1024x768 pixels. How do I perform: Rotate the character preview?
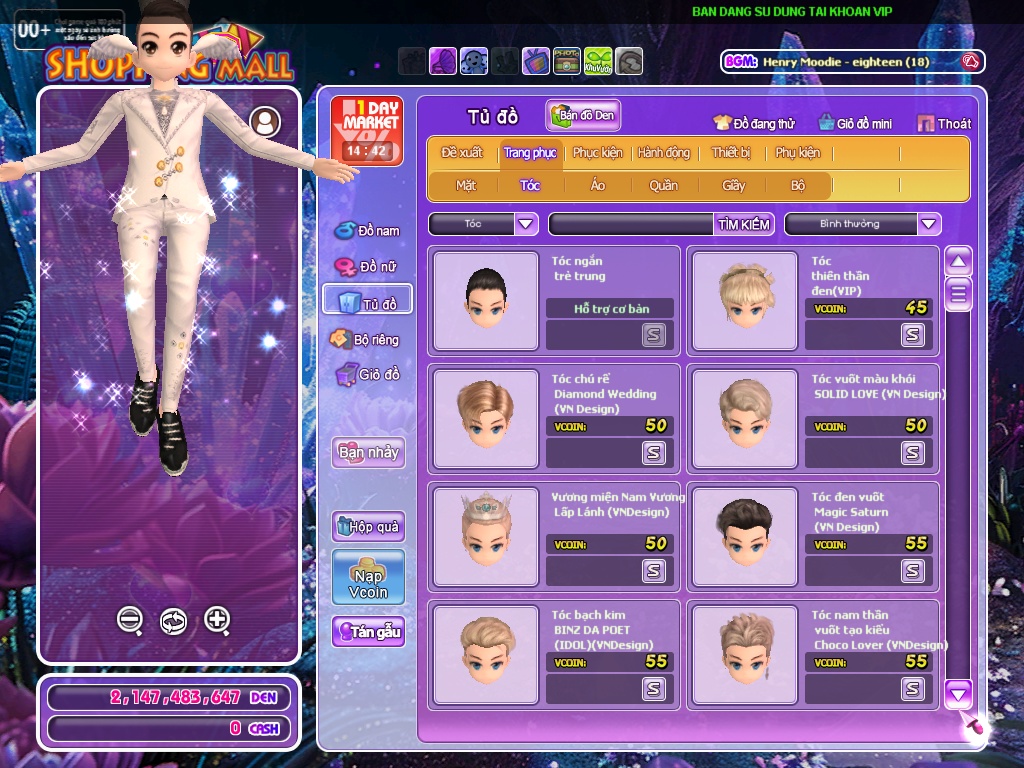tap(173, 621)
